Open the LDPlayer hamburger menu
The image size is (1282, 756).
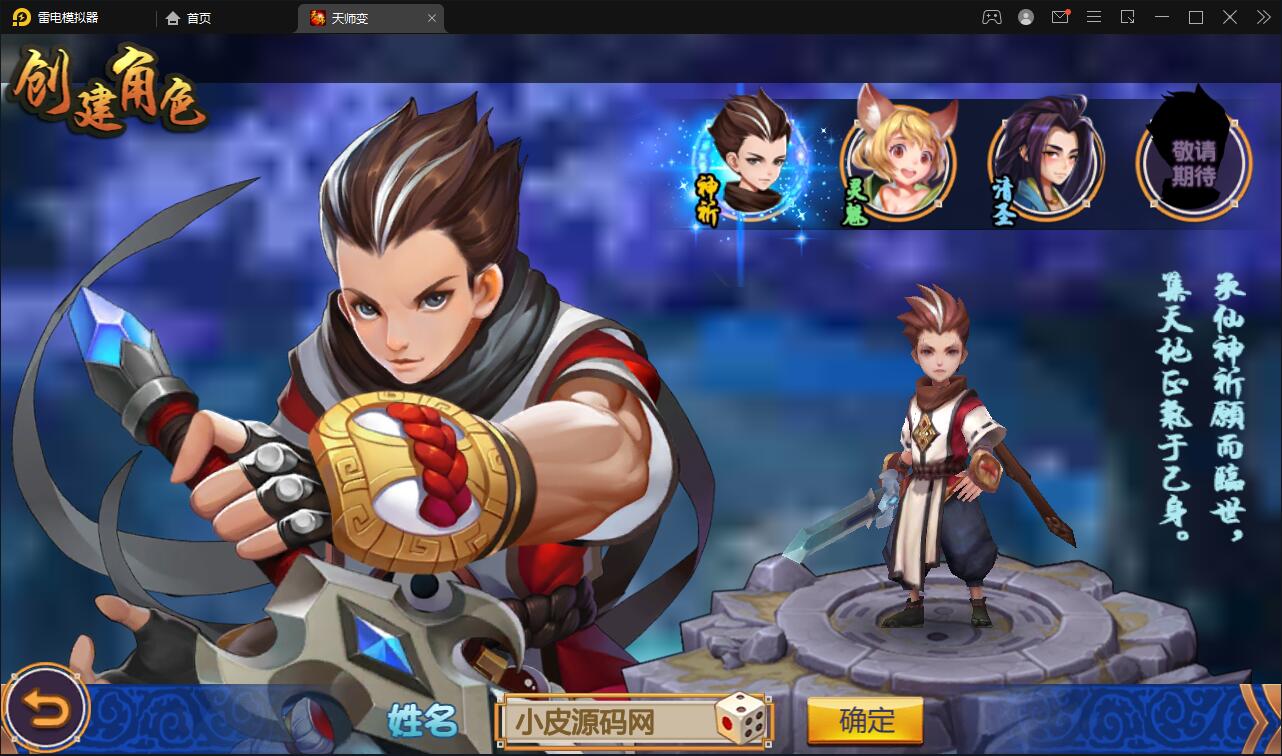[x=1094, y=17]
